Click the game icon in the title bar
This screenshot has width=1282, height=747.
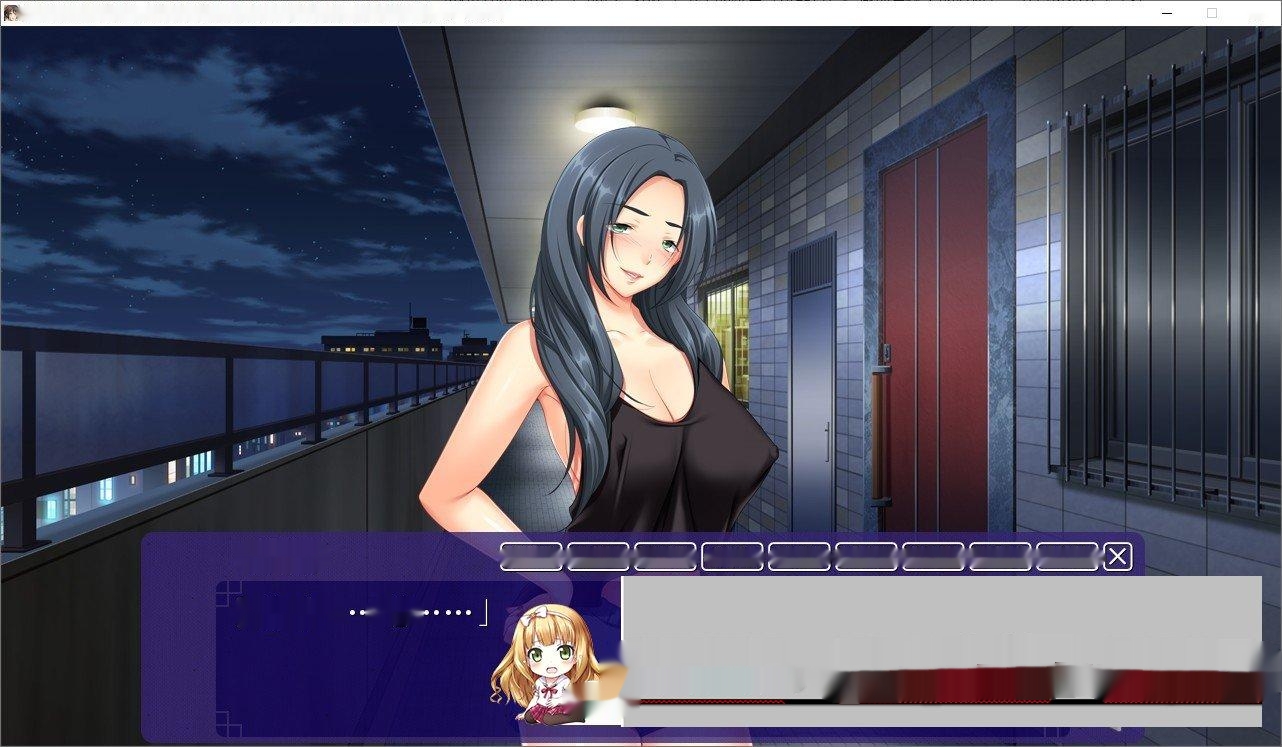pyautogui.click(x=12, y=10)
